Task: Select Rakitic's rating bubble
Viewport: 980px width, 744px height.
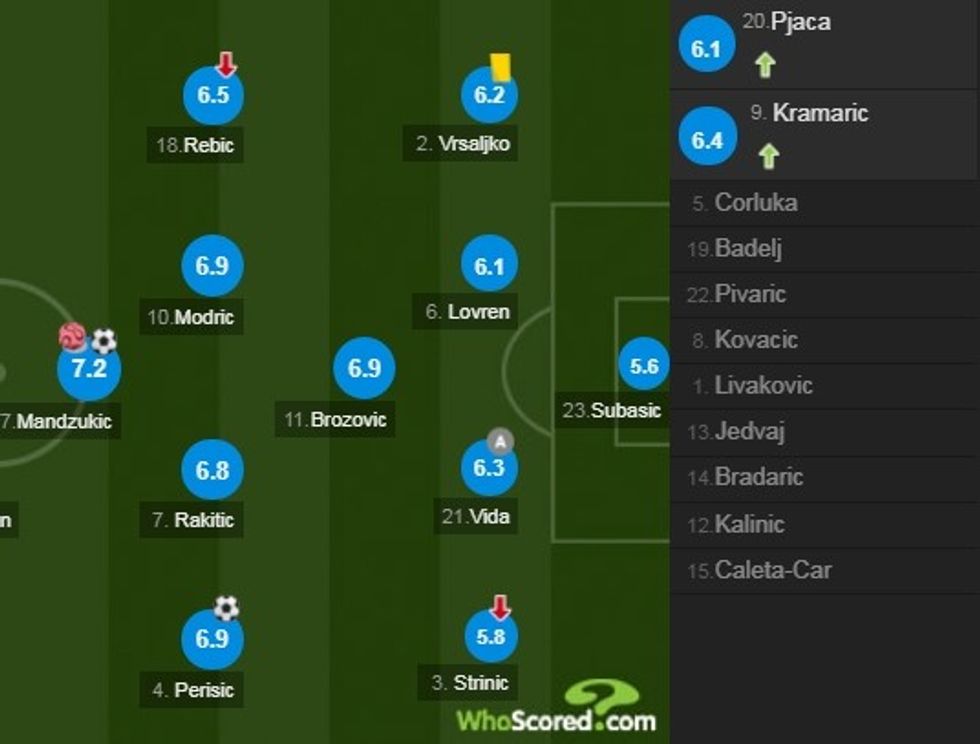Action: [213, 470]
